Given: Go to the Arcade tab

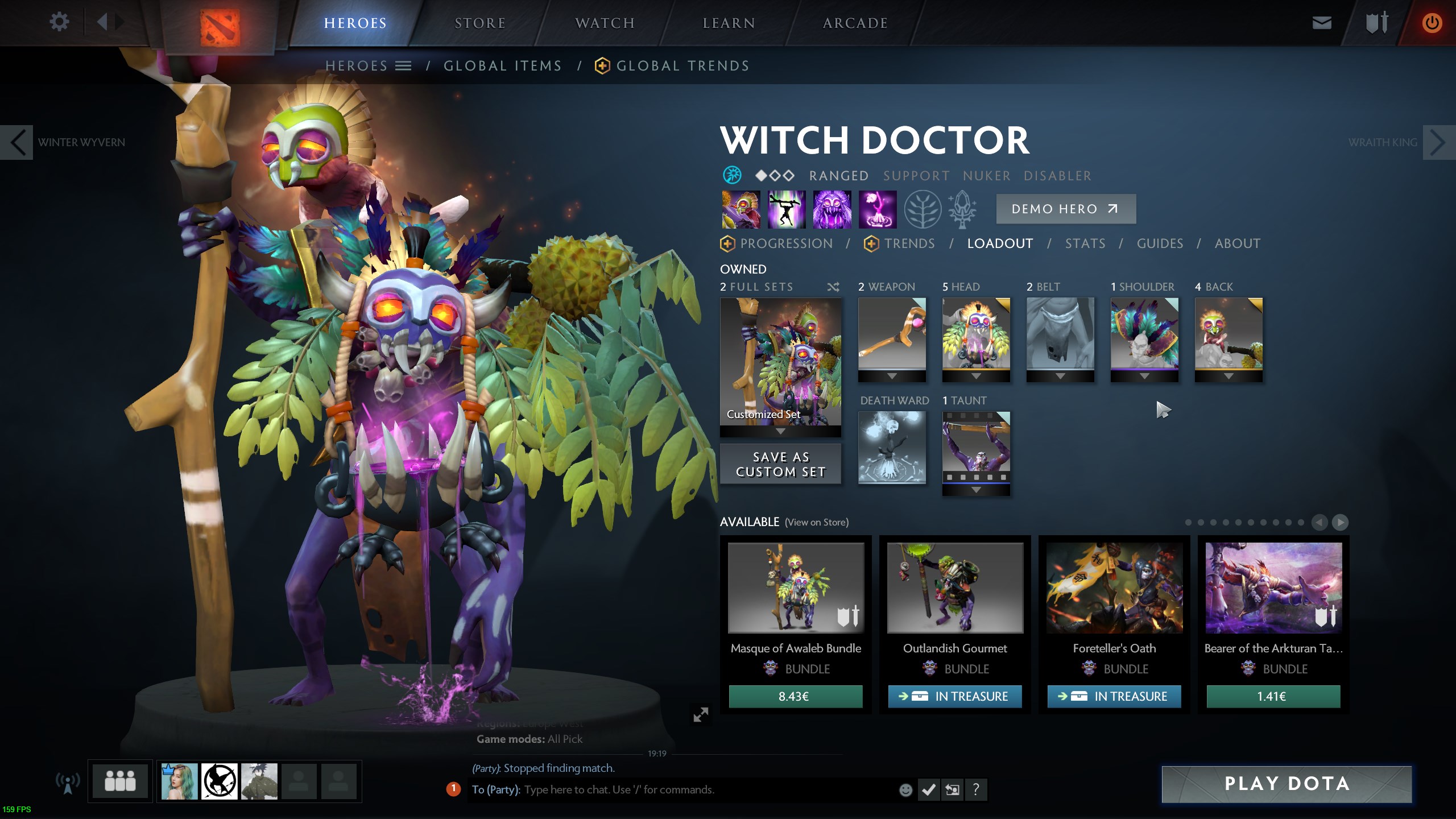Looking at the screenshot, I should (855, 23).
